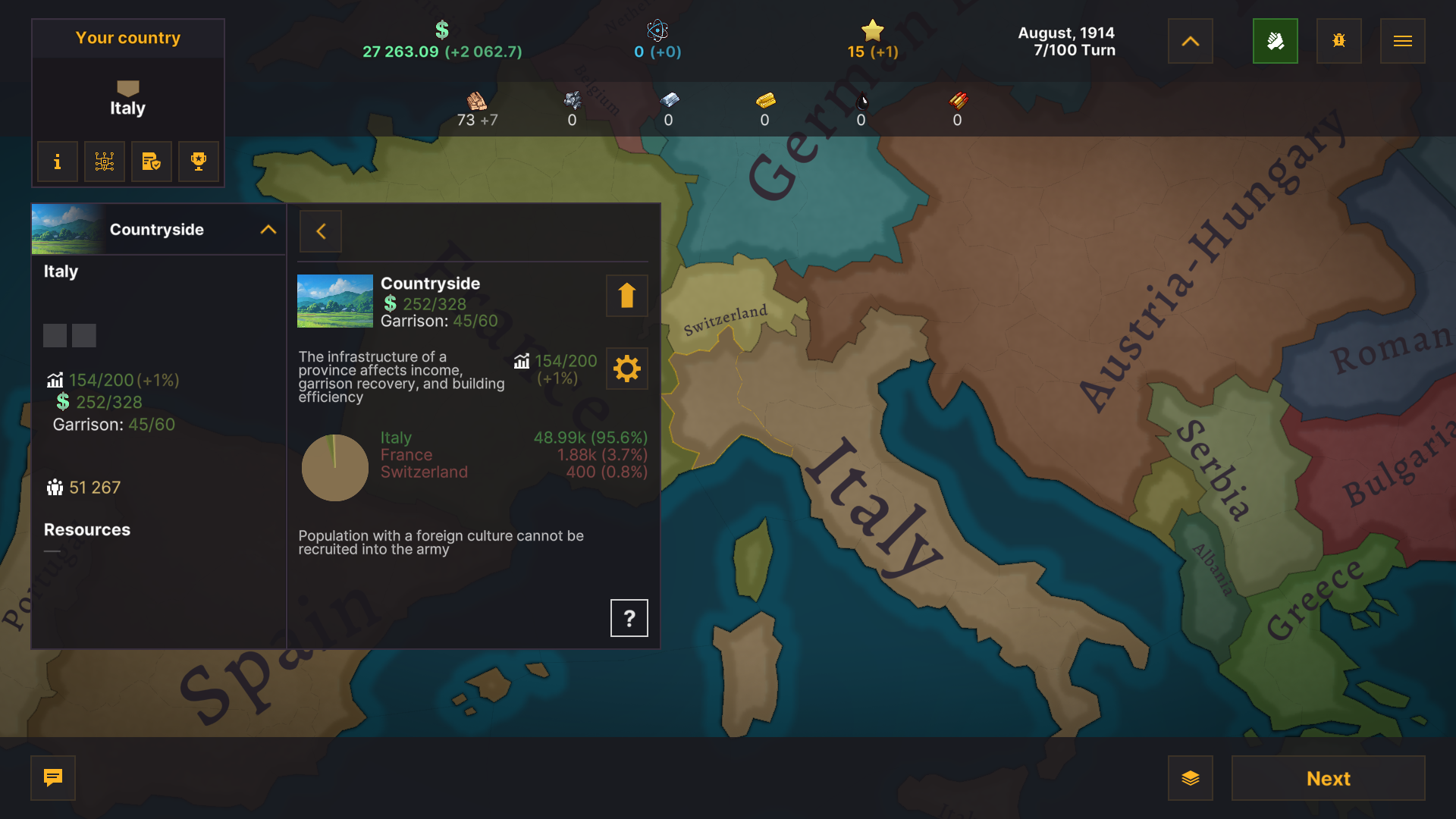Open province help with the question mark
Image resolution: width=1456 pixels, height=819 pixels.
(x=629, y=617)
